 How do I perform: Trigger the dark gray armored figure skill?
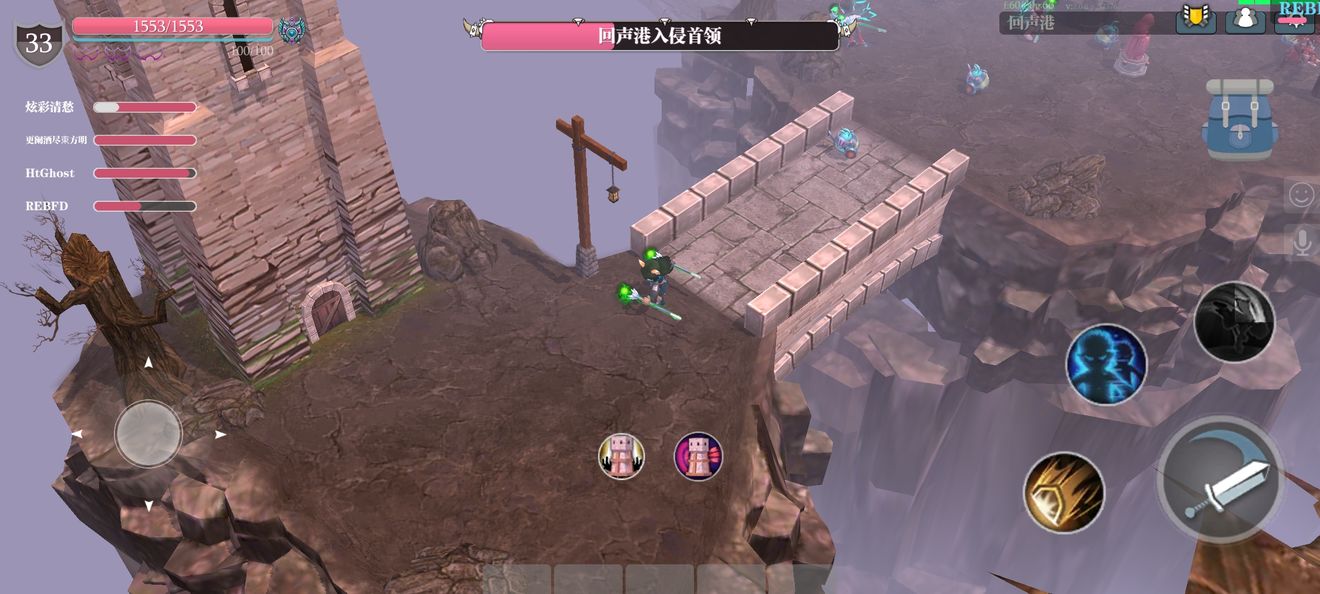point(1234,322)
